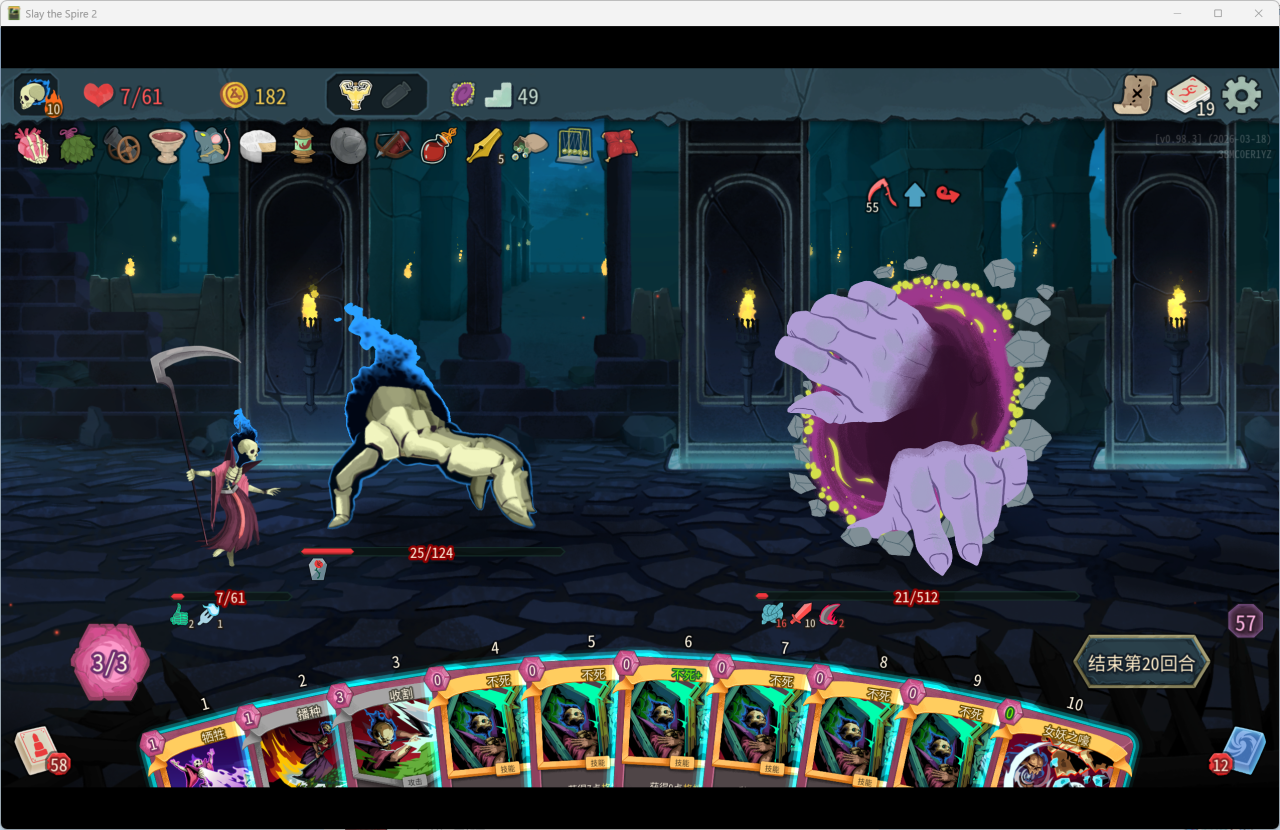Examine the grey mouse relic
1280x830 pixels.
click(x=212, y=146)
